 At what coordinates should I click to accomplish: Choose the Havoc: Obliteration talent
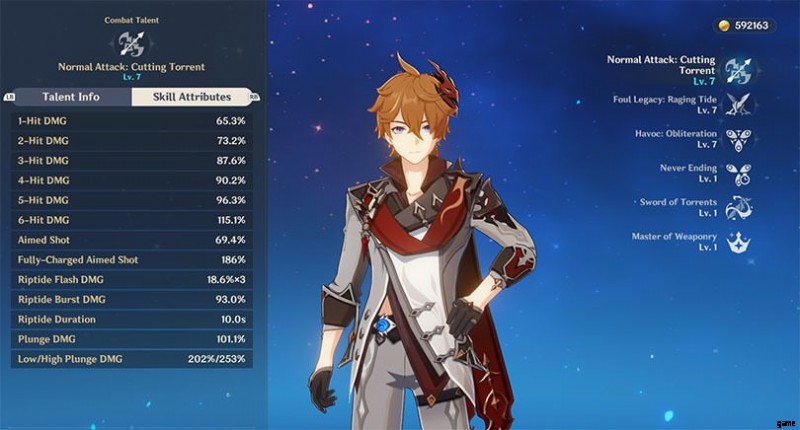[739, 139]
